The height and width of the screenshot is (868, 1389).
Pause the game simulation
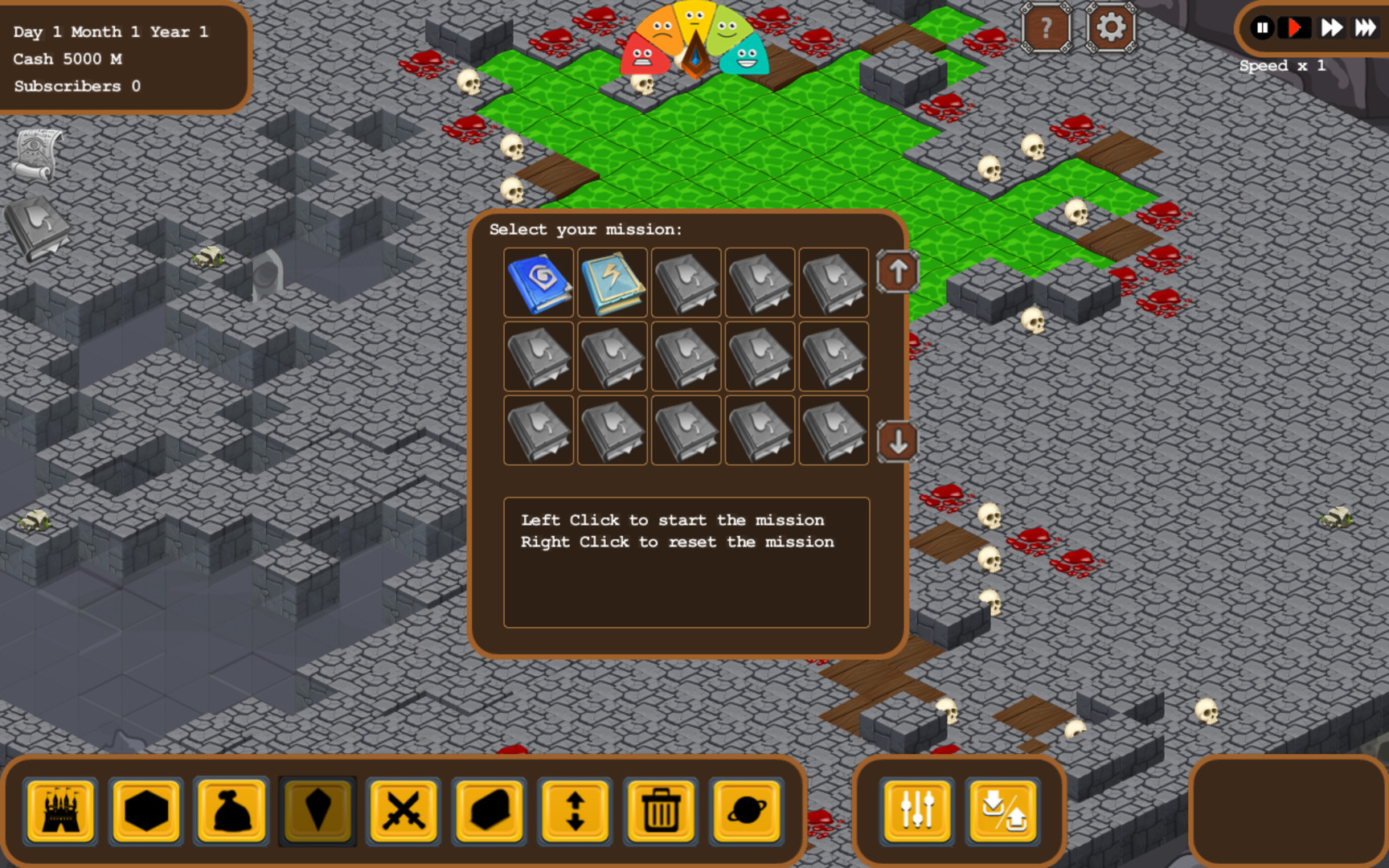click(x=1263, y=28)
